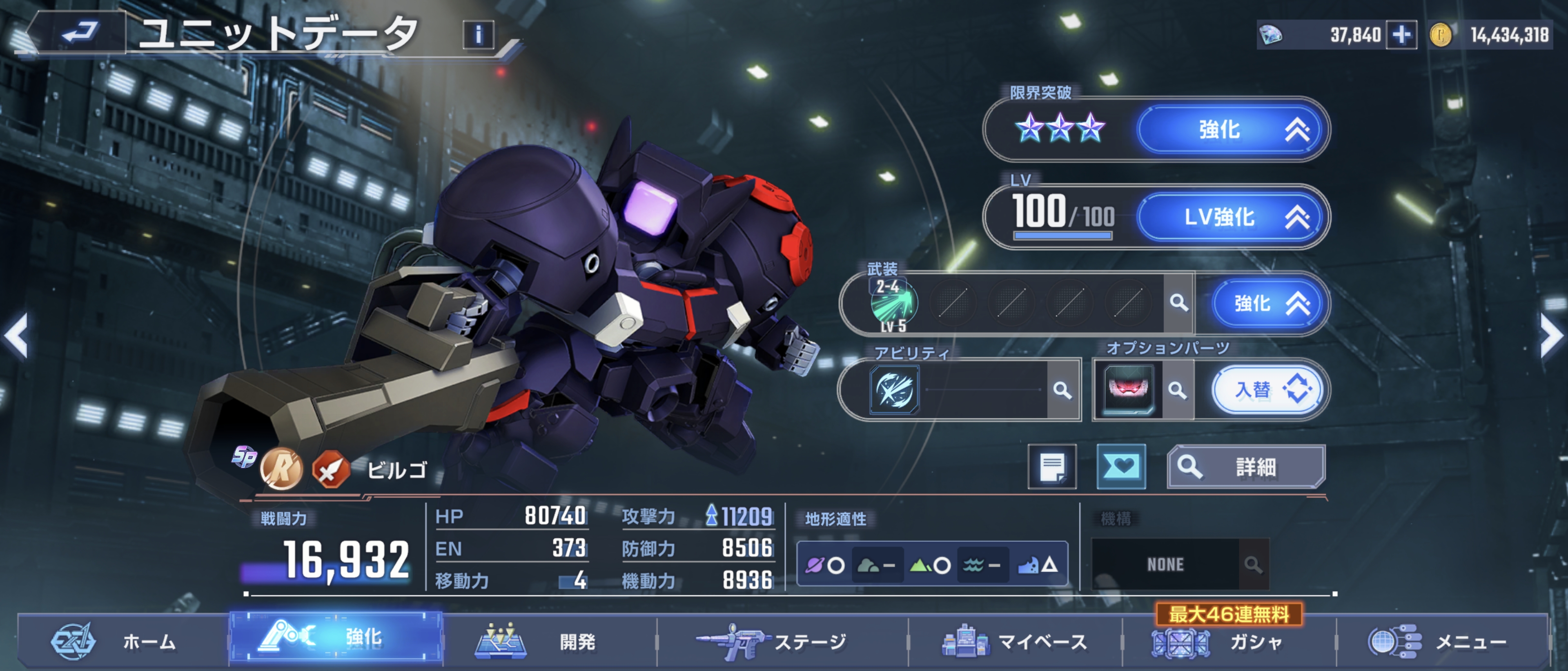Show the previous unit with left arrow
Viewport: 1568px width, 671px height.
coord(17,335)
